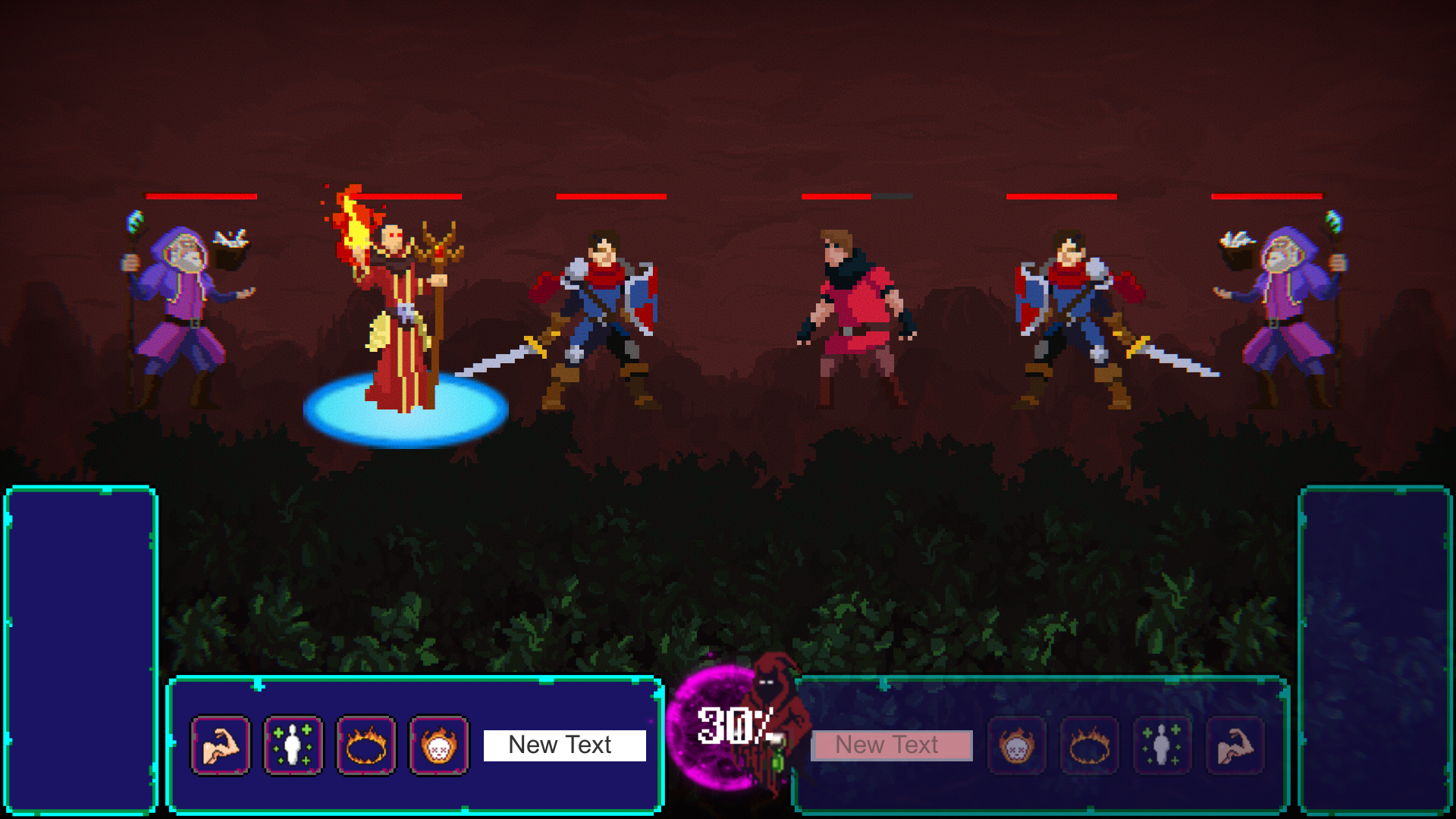Image resolution: width=1456 pixels, height=819 pixels.
Task: Cast the flaming skull ability from left panel
Action: [x=438, y=745]
